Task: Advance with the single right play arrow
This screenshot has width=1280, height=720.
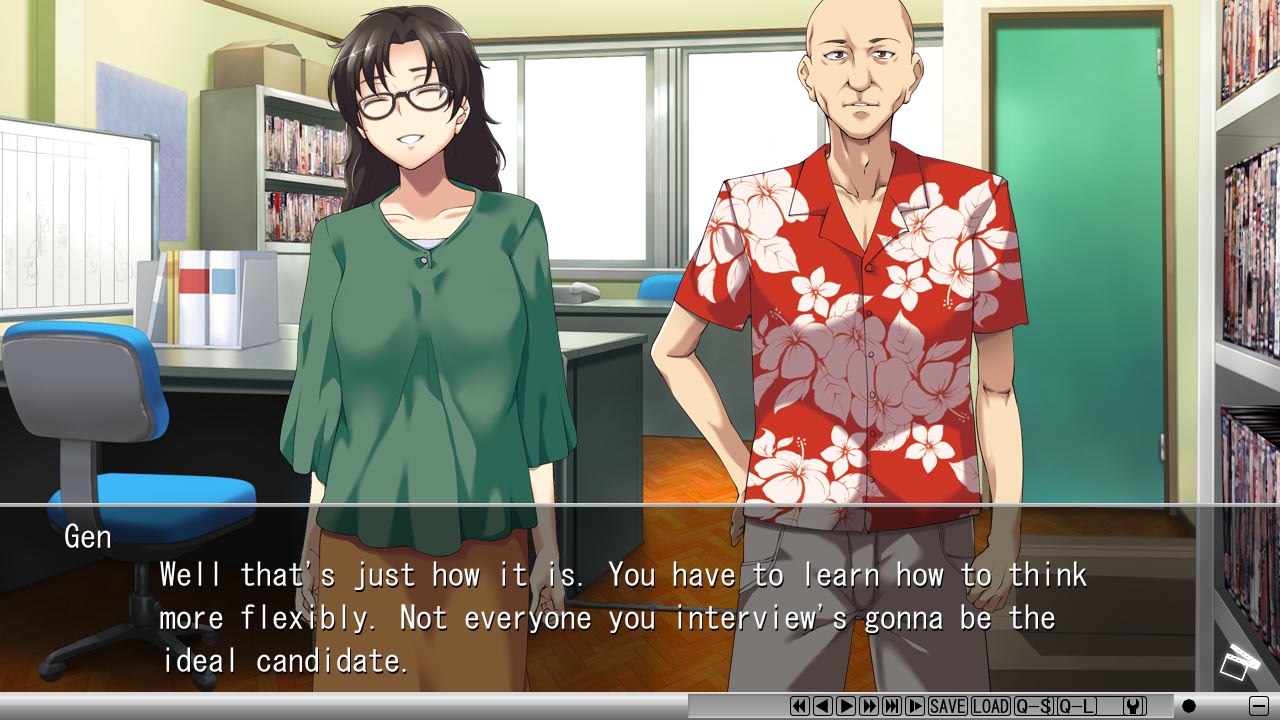Action: point(846,706)
